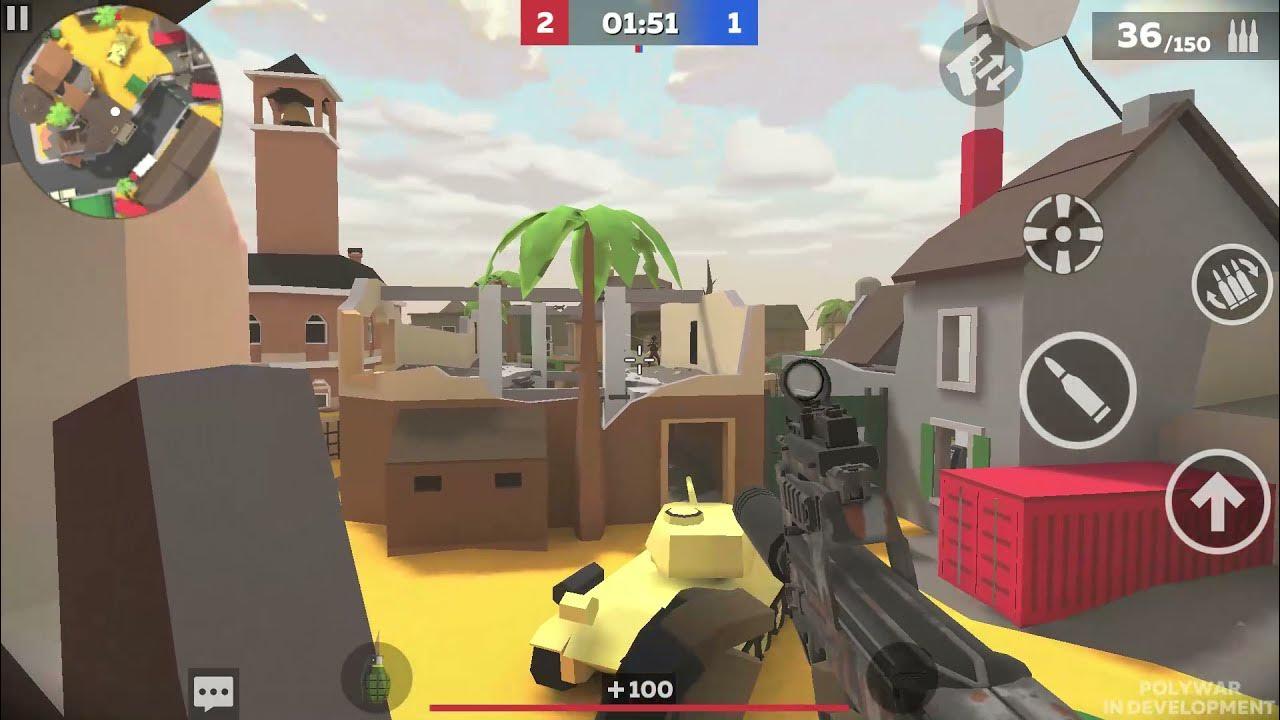Viewport: 1280px width, 720px height.
Task: Tap the pinwheel crosshair aim icon
Action: tap(1063, 232)
